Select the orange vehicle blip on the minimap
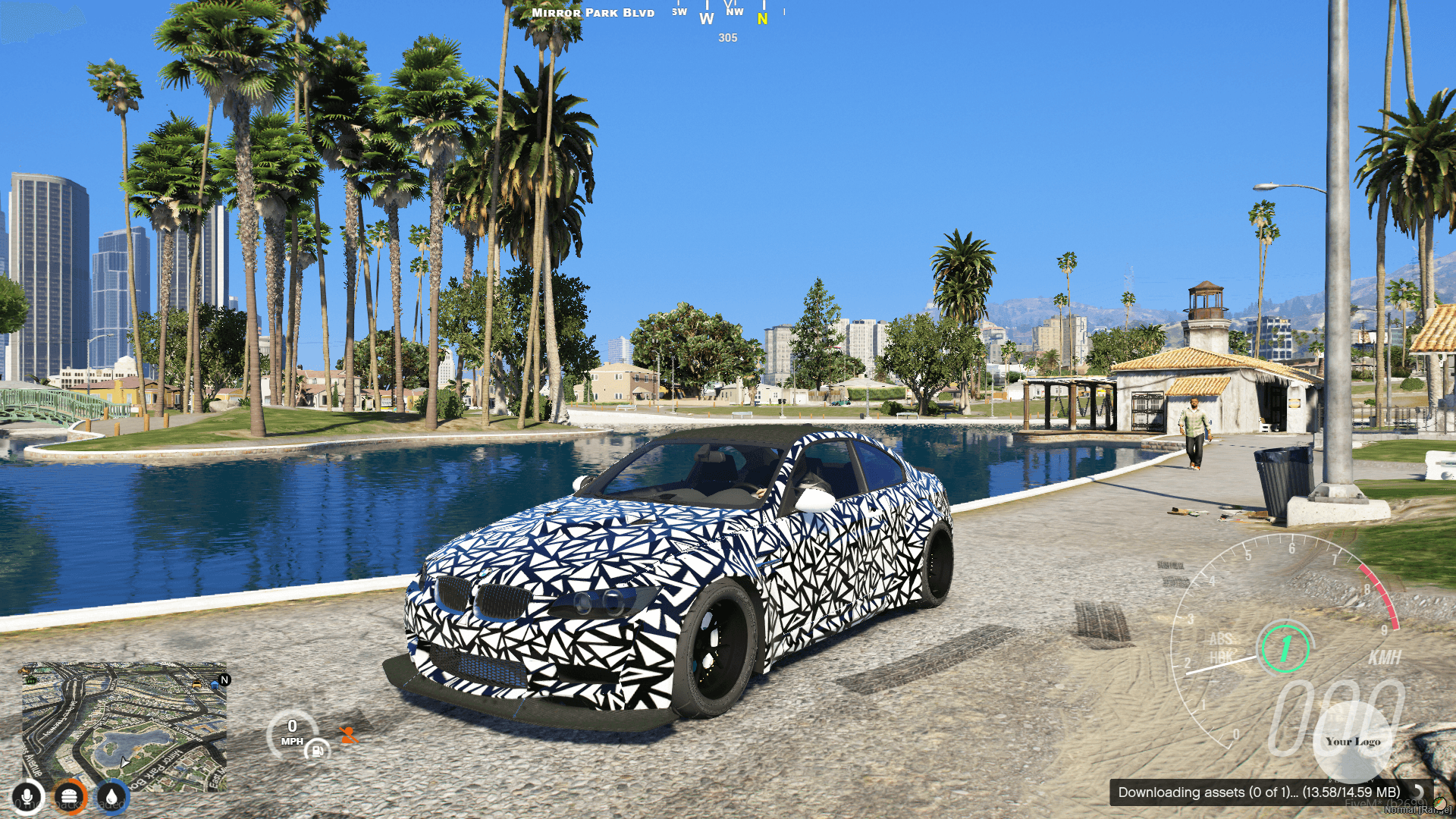The width and height of the screenshot is (1456, 819). point(196,685)
